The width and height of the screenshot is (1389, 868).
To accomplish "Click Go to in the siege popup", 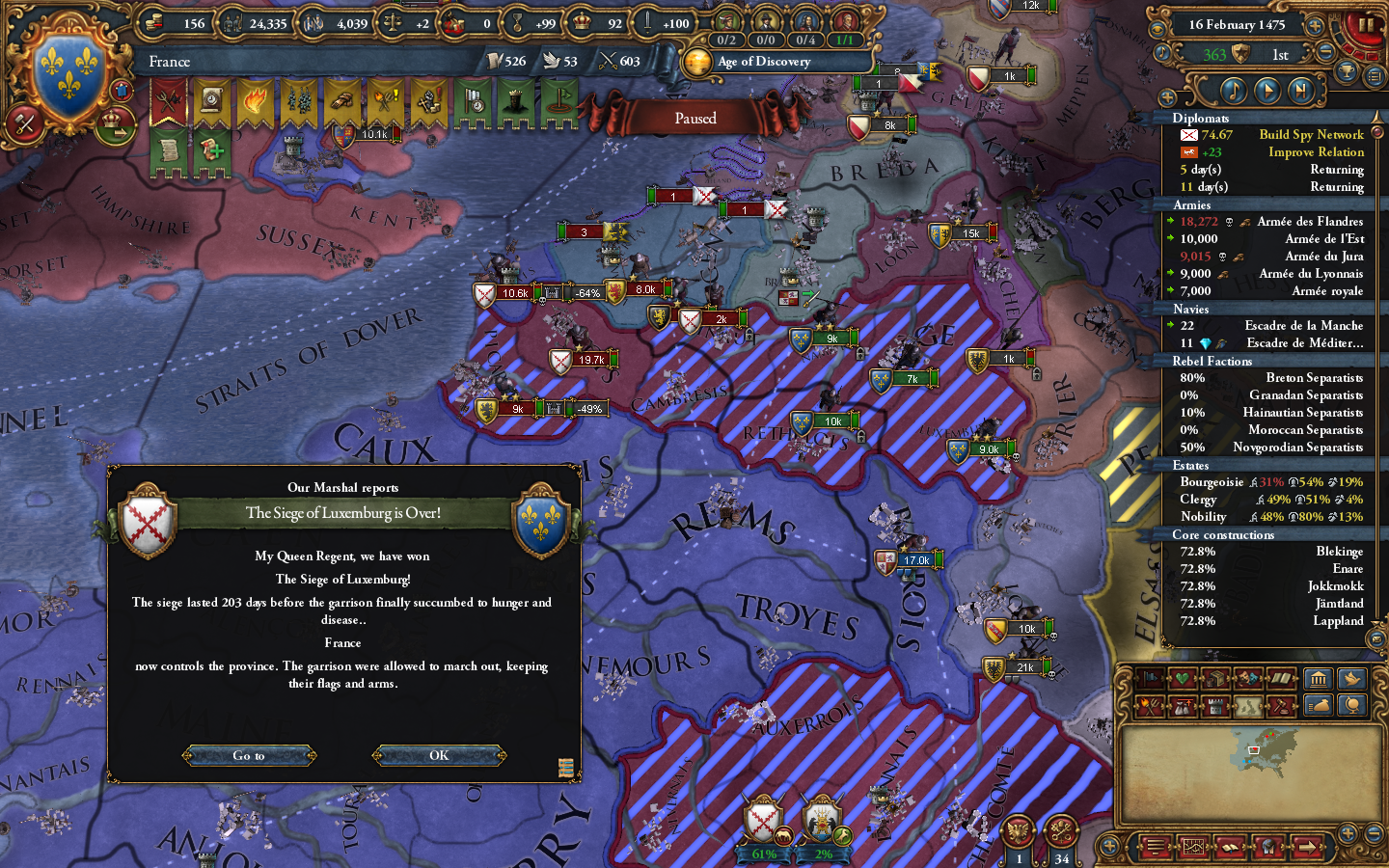I will (248, 755).
